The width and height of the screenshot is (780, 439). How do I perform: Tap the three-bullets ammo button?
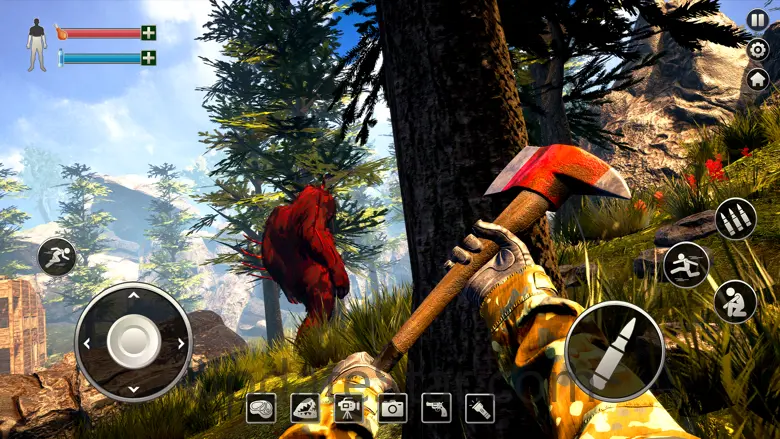tap(735, 219)
